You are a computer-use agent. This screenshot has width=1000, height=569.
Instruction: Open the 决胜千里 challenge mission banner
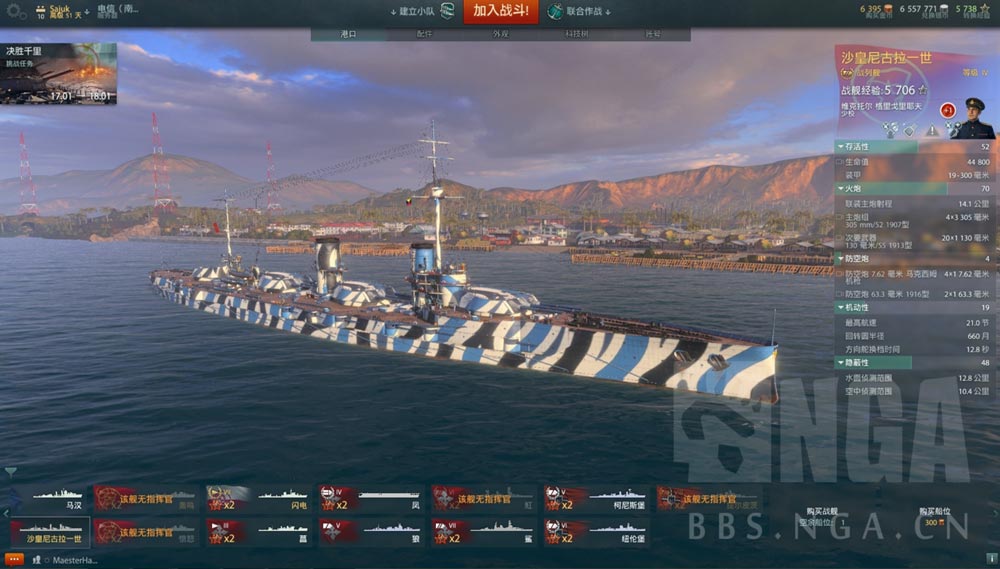[59, 73]
